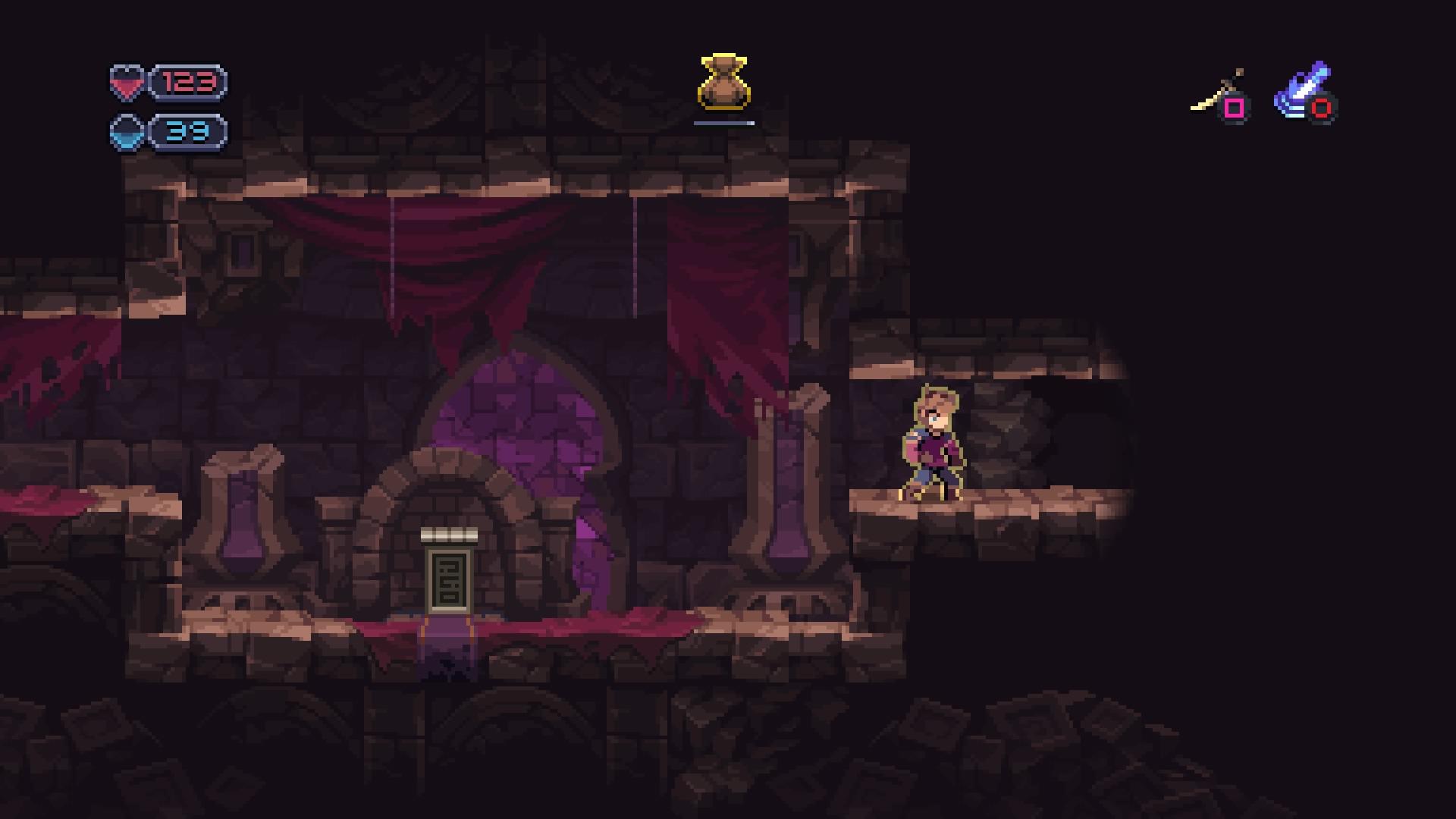Screen dimensions: 1456x819
Task: Click the red circle button prompt
Action: [x=1323, y=109]
